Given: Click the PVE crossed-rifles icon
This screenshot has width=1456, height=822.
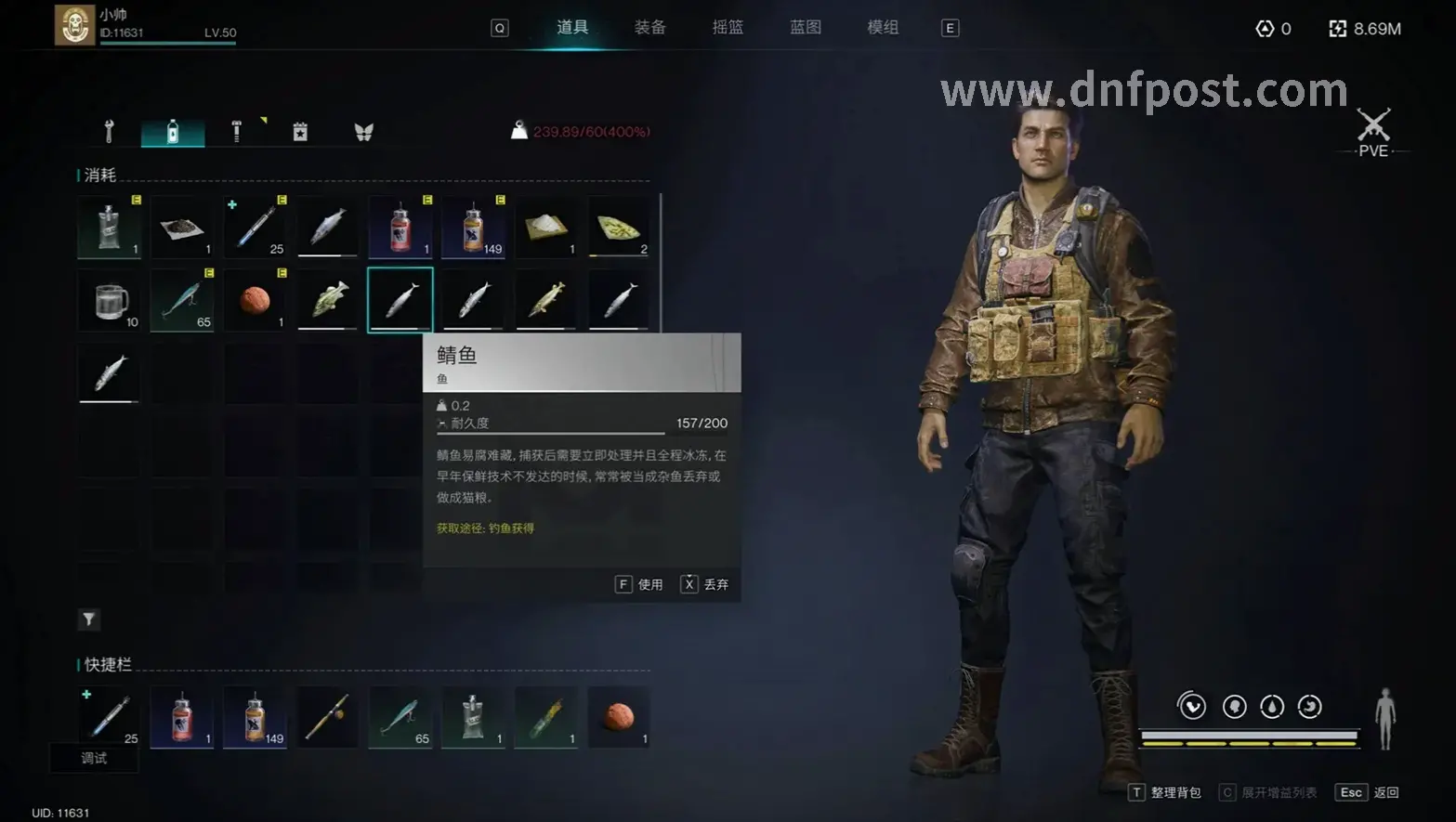Looking at the screenshot, I should 1372,125.
